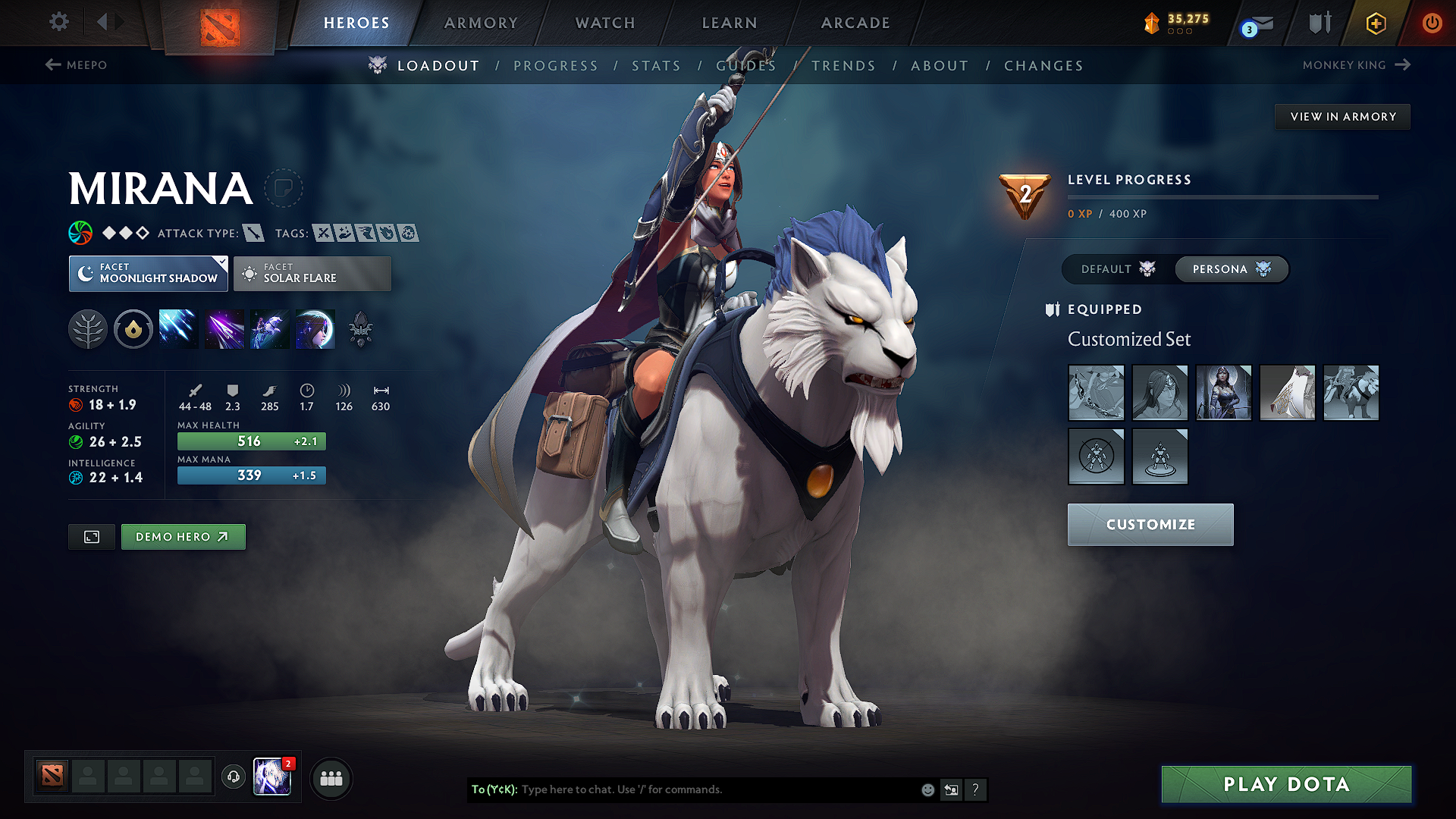Click the power button to exit
Image resolution: width=1456 pixels, height=819 pixels.
[1432, 24]
